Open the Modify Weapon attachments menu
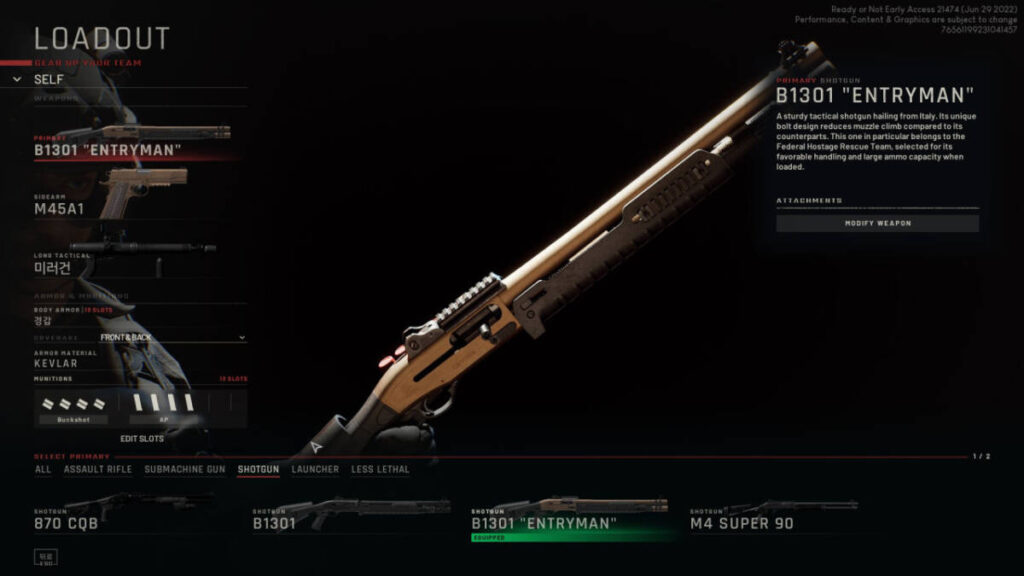The image size is (1024, 576). pos(877,223)
